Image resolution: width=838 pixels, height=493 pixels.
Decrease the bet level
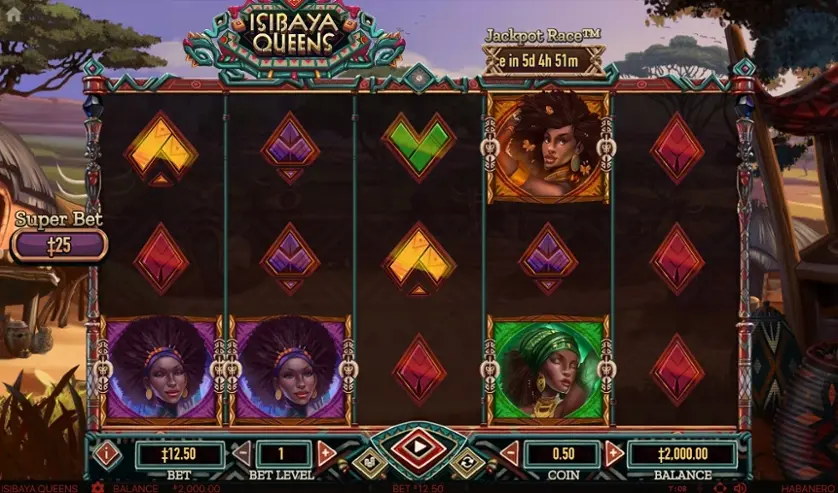pos(241,454)
